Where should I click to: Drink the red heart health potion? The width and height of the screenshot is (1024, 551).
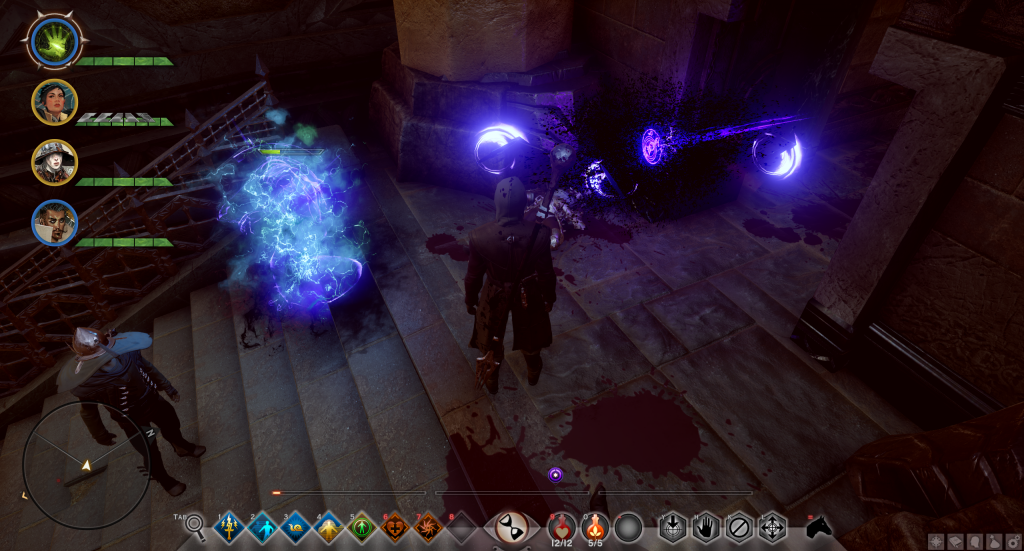pos(561,525)
